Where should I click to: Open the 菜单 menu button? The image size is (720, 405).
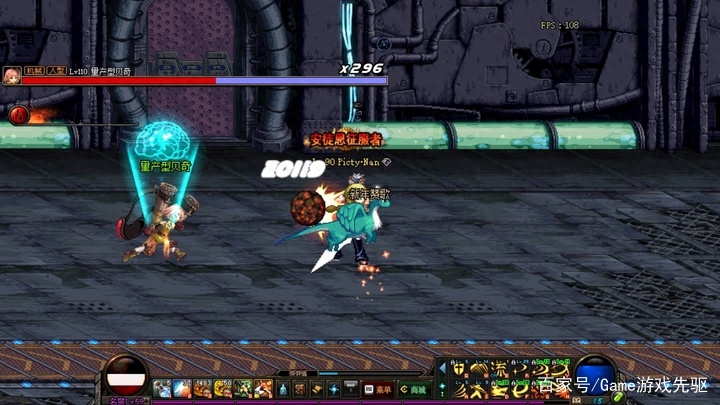(380, 388)
